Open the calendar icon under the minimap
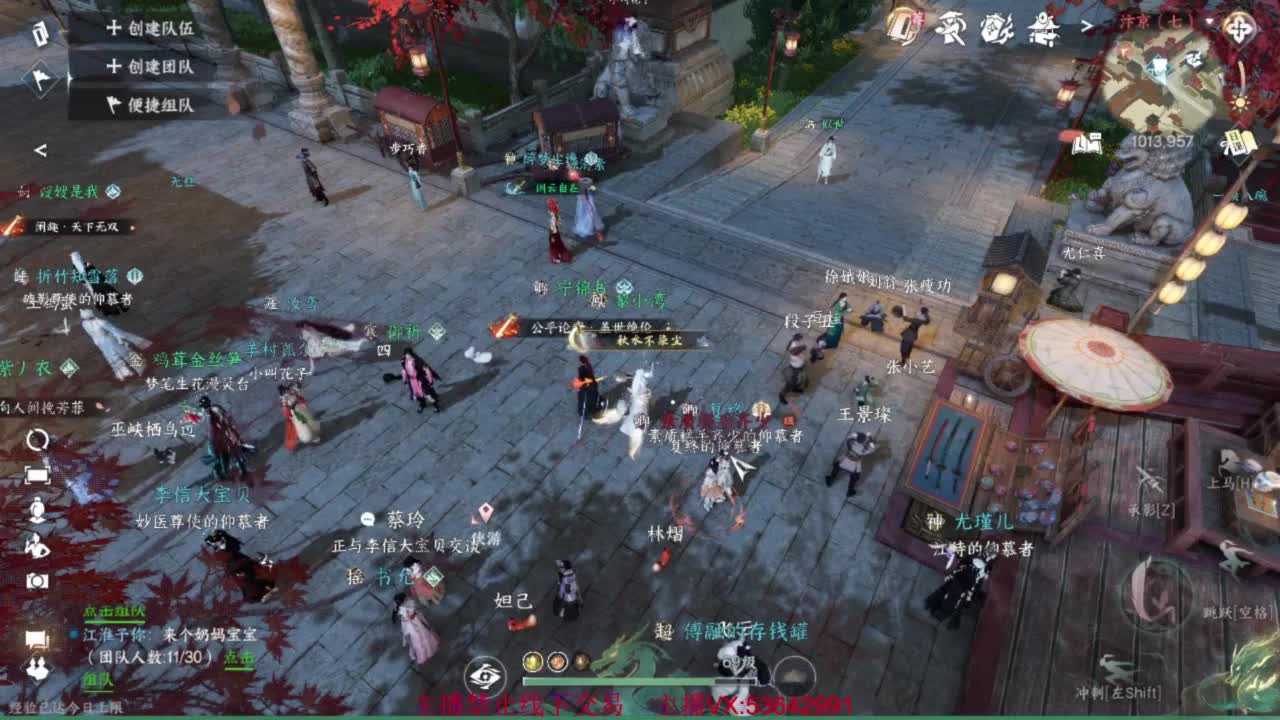This screenshot has width=1280, height=720. pyautogui.click(x=1238, y=144)
